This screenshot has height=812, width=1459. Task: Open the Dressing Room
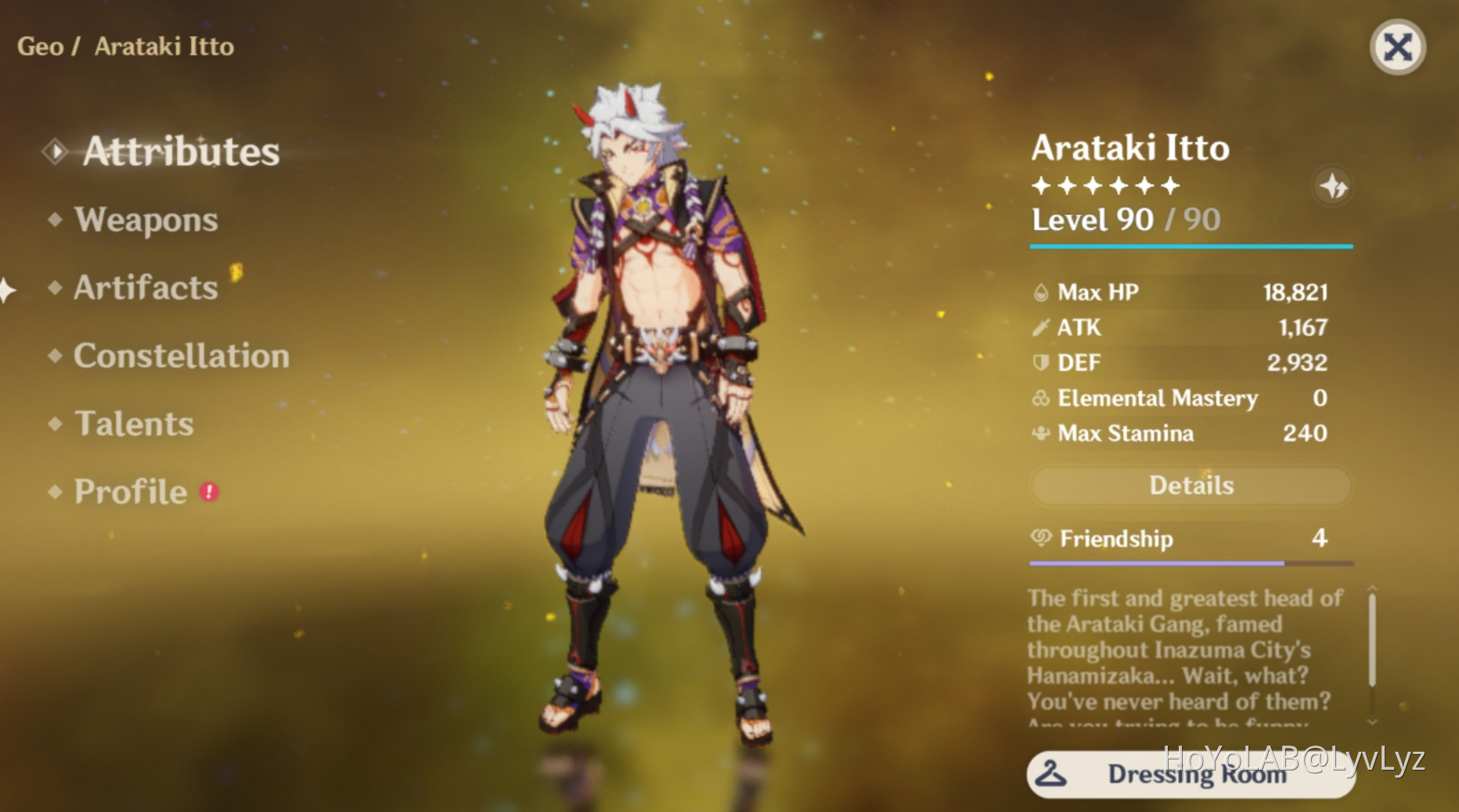tap(1191, 775)
